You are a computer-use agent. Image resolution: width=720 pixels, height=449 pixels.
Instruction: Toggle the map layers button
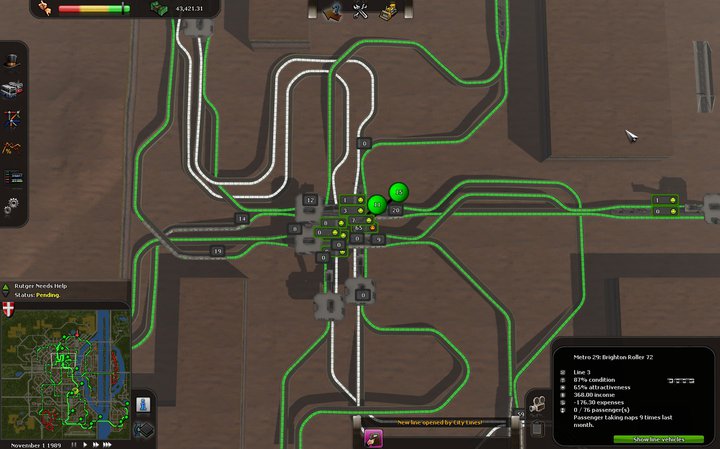coord(143,430)
